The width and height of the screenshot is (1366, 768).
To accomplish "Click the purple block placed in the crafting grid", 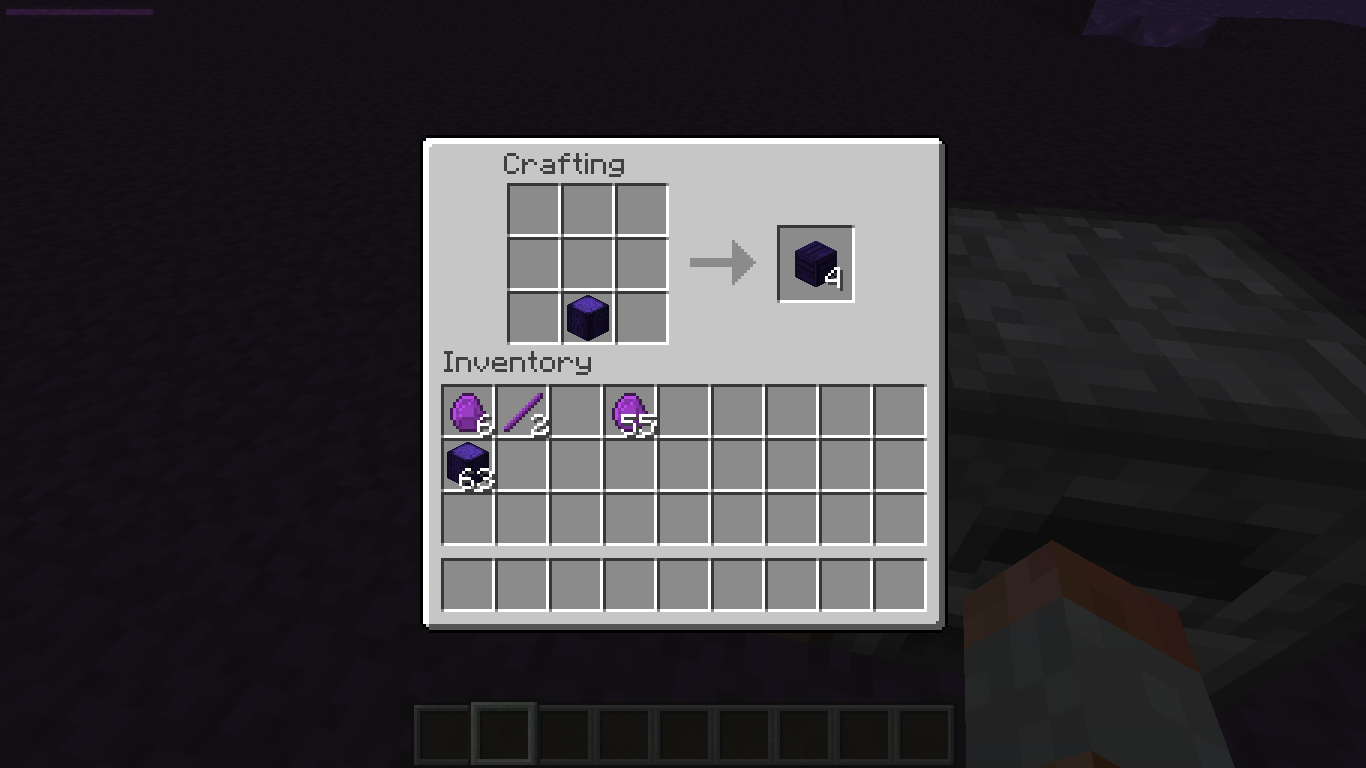I will tap(587, 317).
